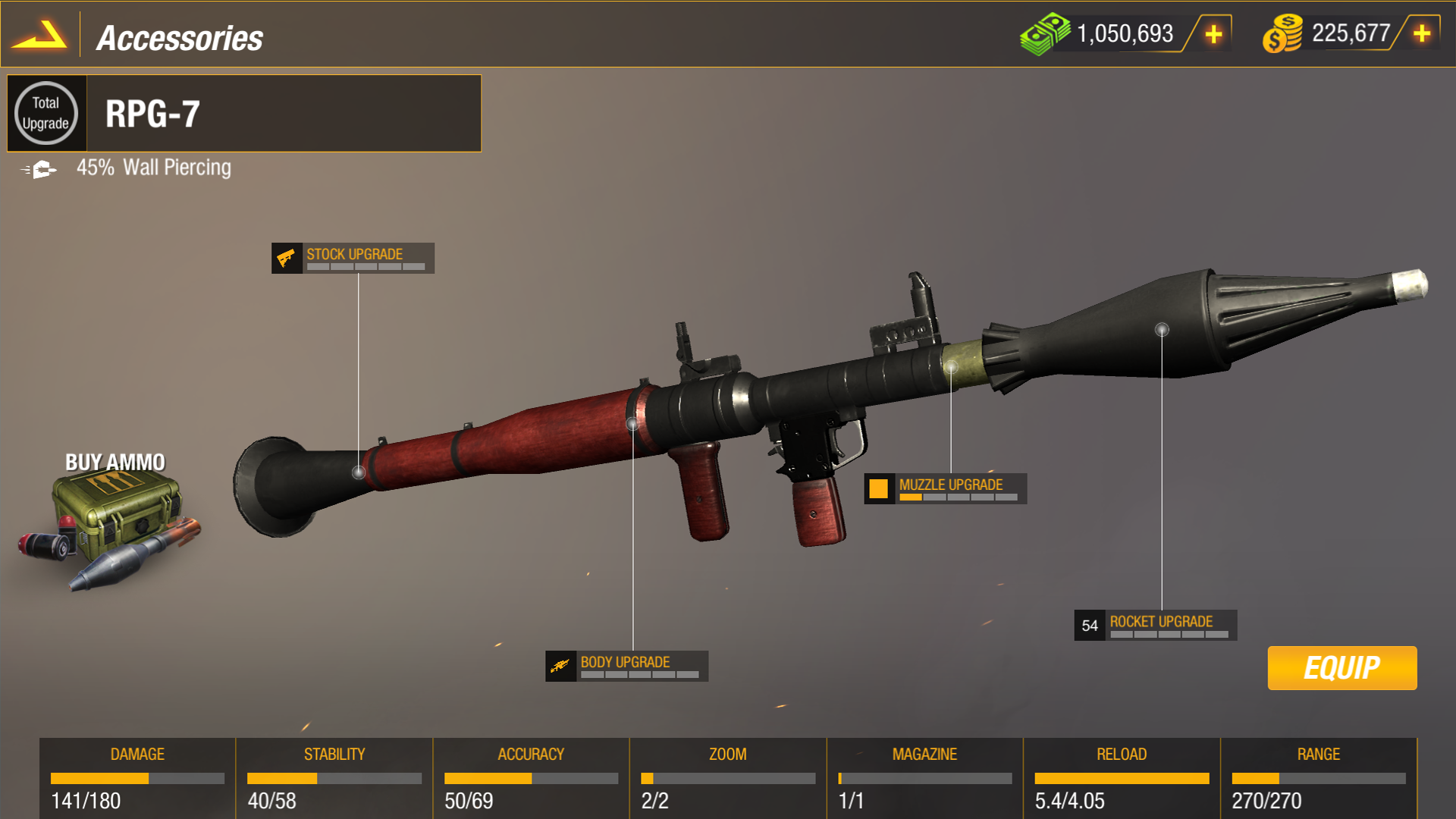The image size is (1456, 819).
Task: Open the Stock Upgrade pistol icon
Action: pyautogui.click(x=287, y=257)
